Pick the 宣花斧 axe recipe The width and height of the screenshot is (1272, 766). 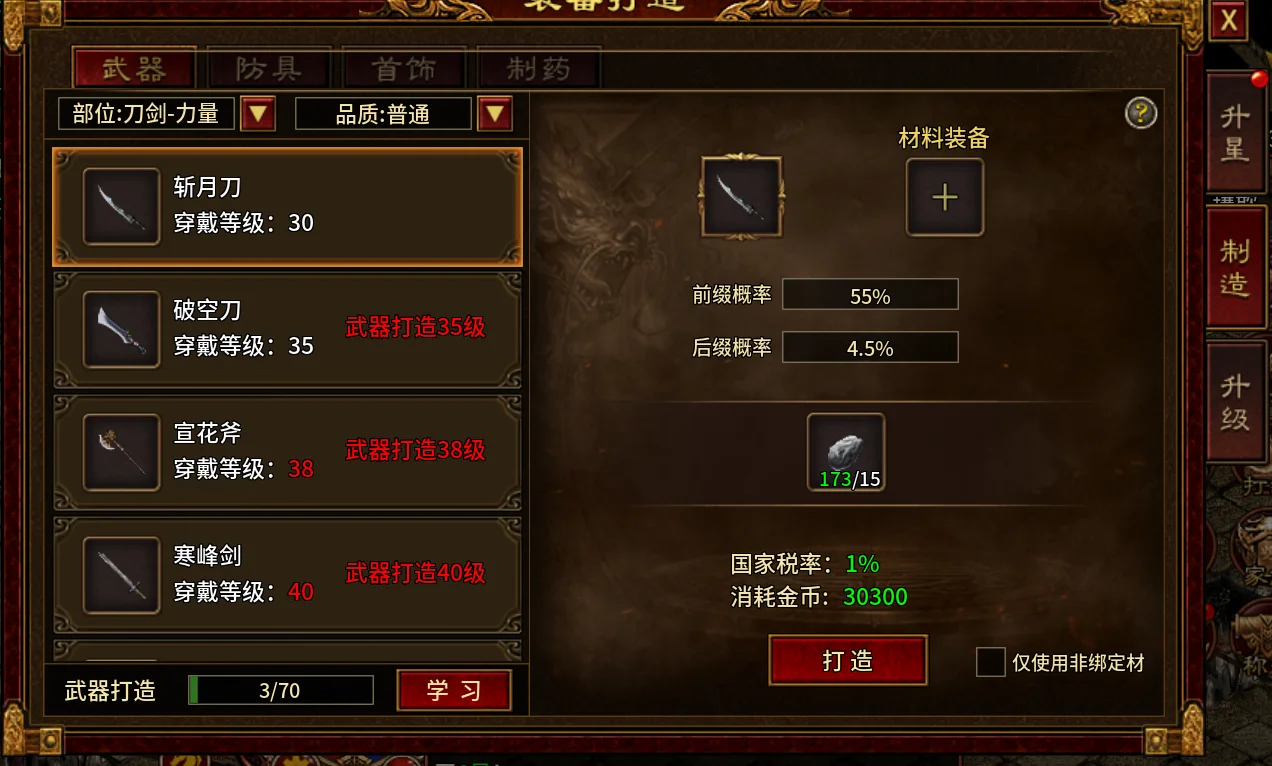click(287, 452)
